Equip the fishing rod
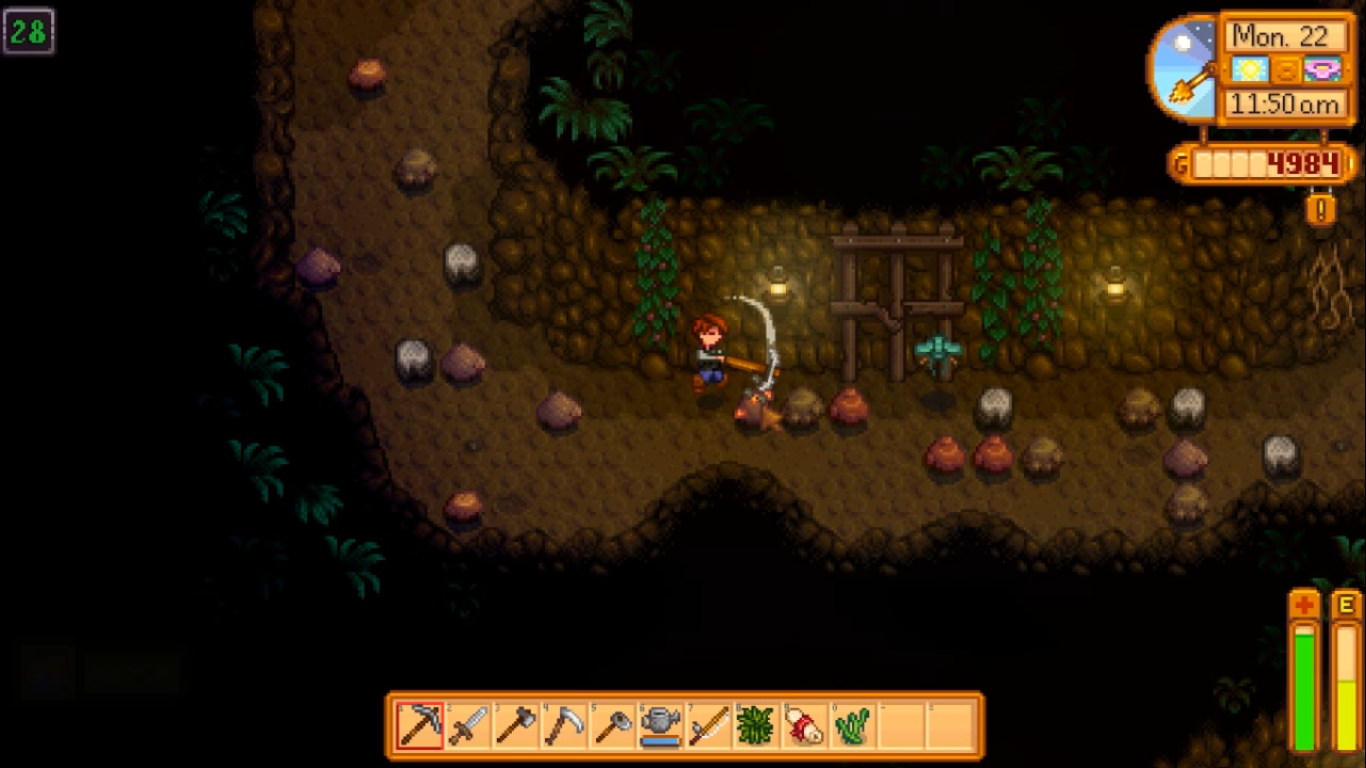This screenshot has width=1366, height=768. [x=708, y=725]
